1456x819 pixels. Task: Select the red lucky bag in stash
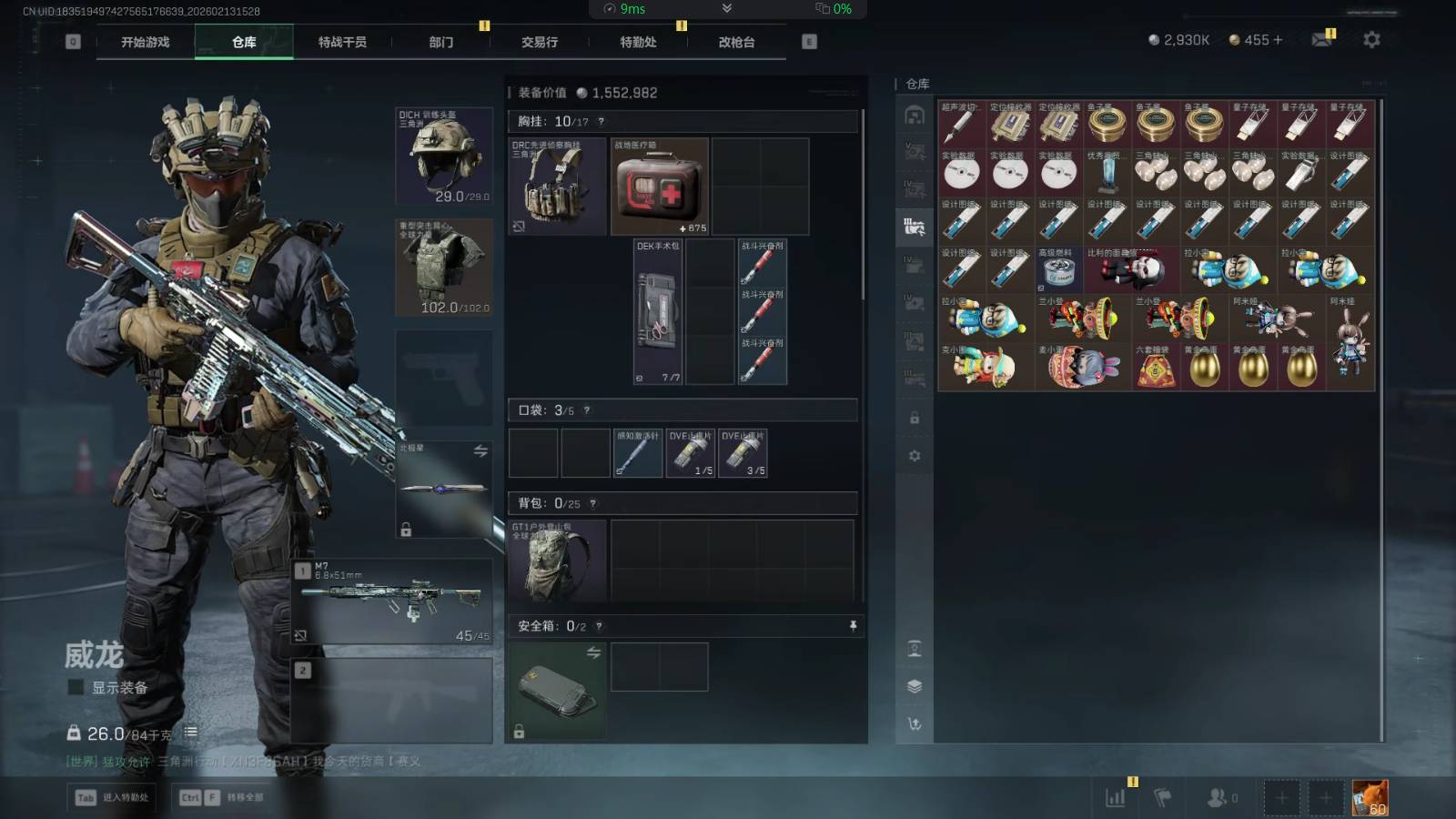[x=1156, y=367]
